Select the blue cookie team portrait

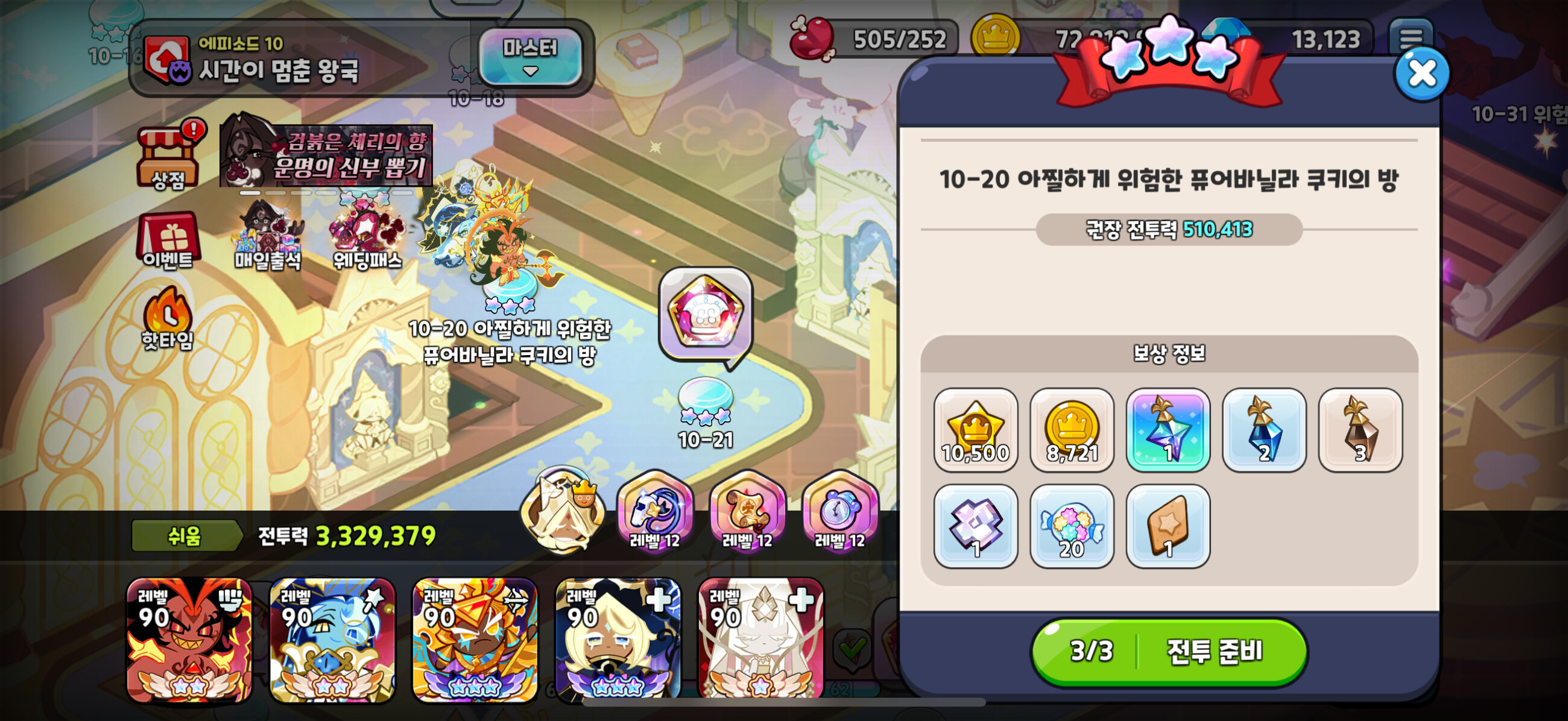332,639
